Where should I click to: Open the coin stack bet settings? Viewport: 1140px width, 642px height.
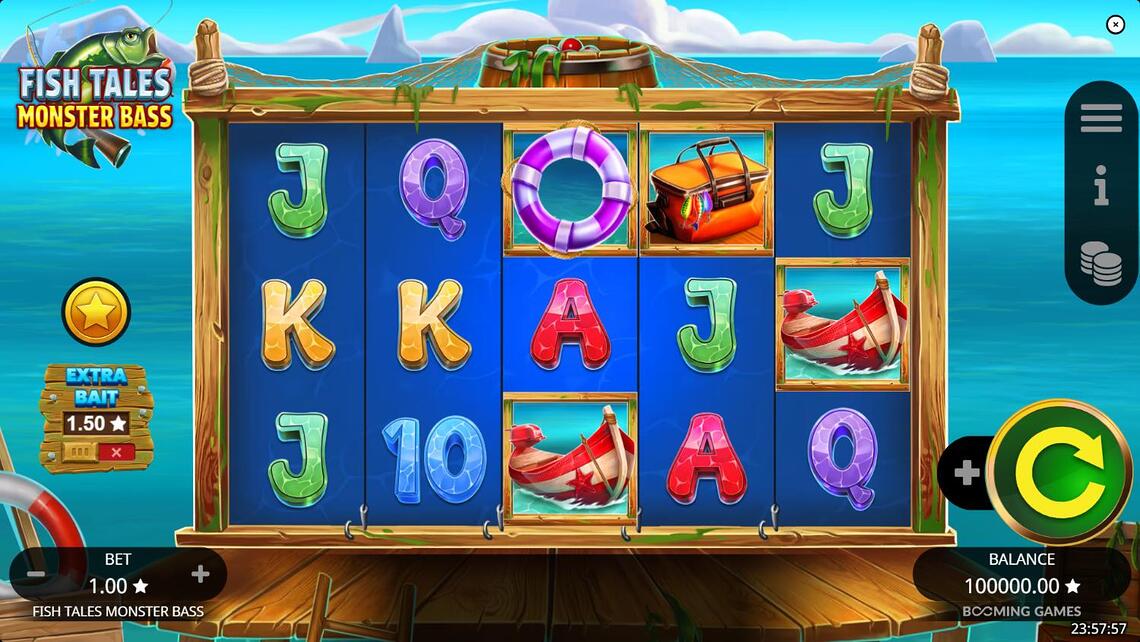[1101, 263]
